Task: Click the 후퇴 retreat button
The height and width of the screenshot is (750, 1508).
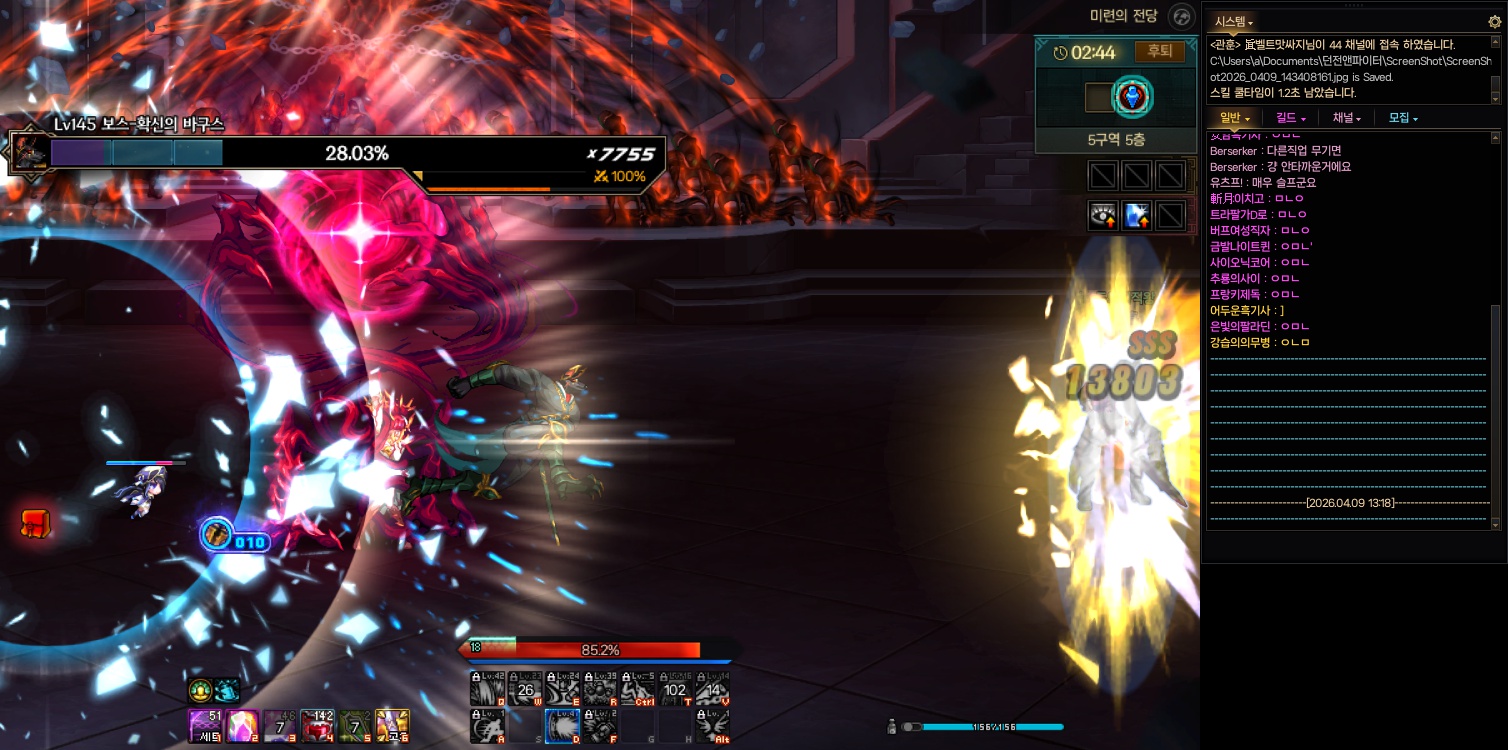Action: click(1159, 52)
